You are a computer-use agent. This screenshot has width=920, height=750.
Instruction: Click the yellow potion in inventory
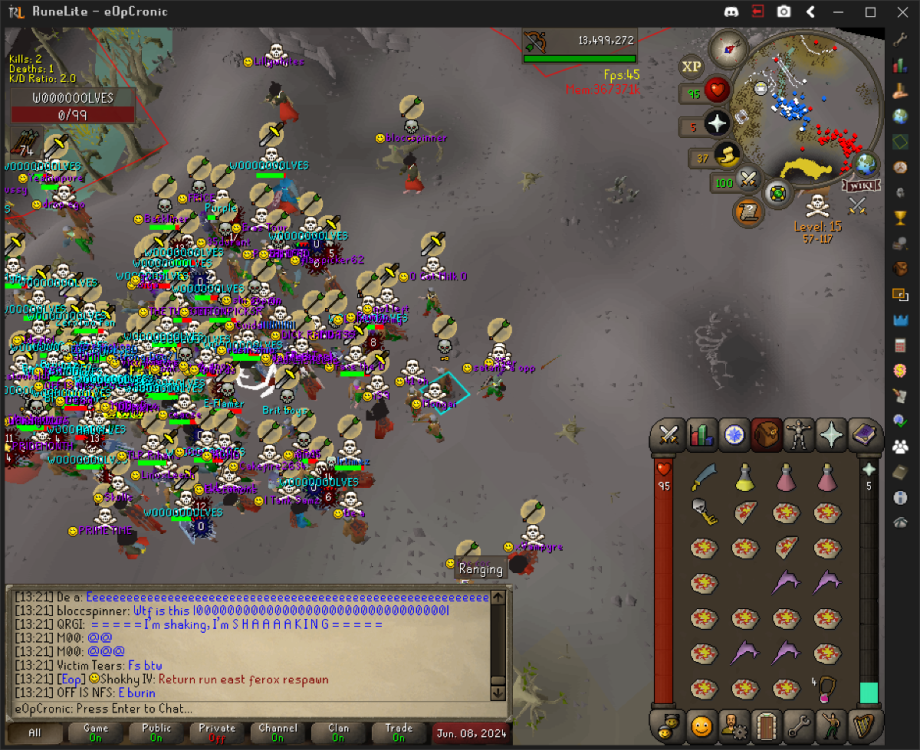tap(745, 477)
